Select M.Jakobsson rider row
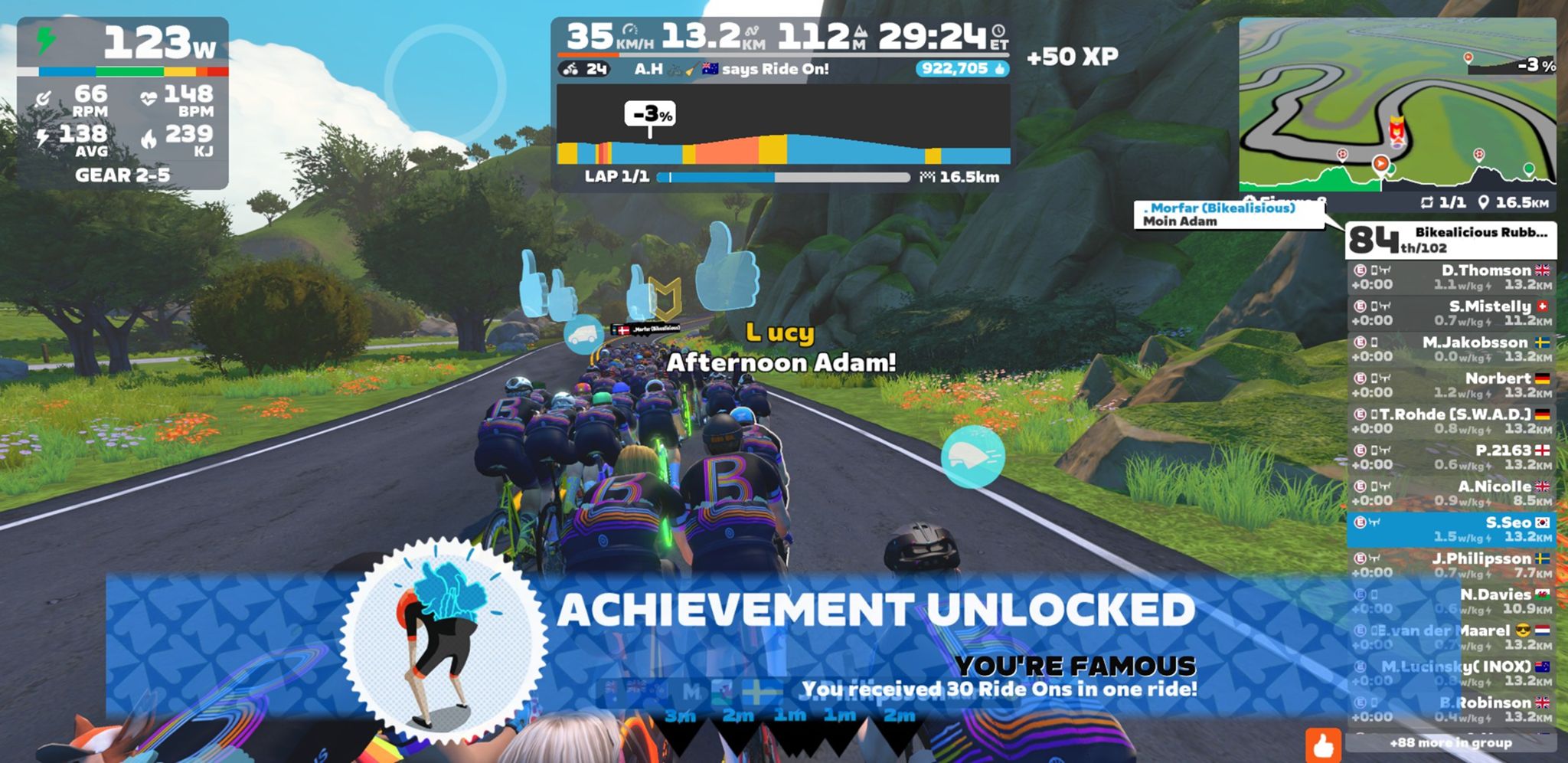This screenshot has width=1568, height=763. point(1451,349)
